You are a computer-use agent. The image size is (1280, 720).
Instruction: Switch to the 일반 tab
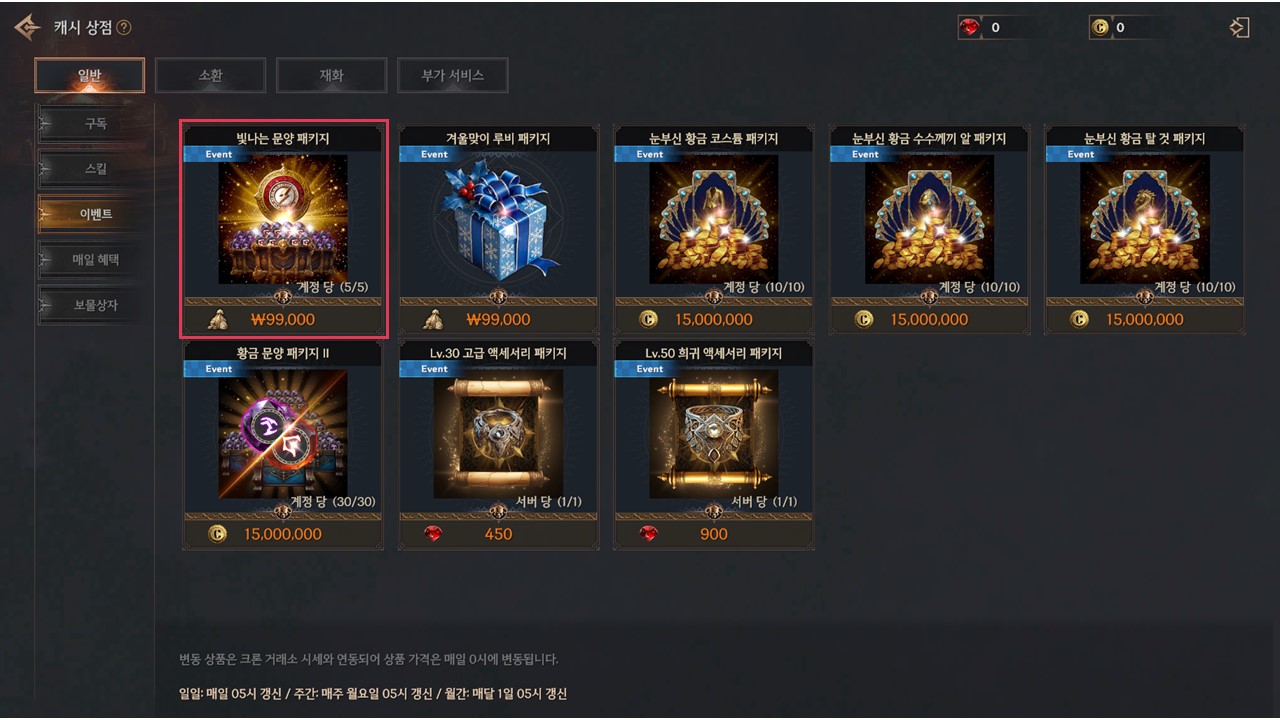pyautogui.click(x=89, y=75)
